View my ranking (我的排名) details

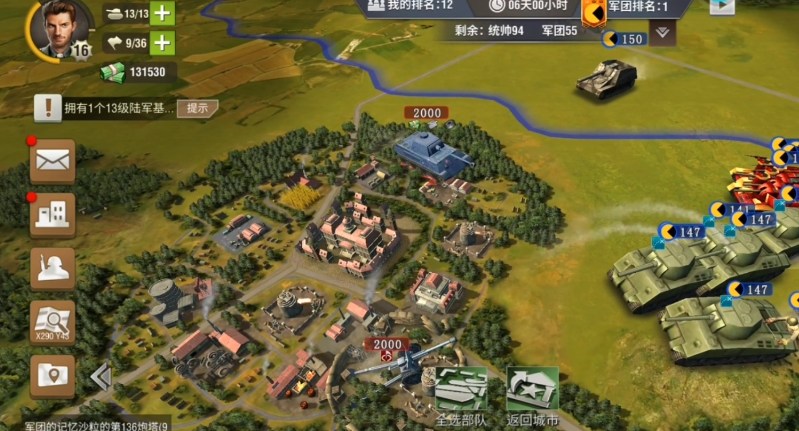(x=410, y=6)
